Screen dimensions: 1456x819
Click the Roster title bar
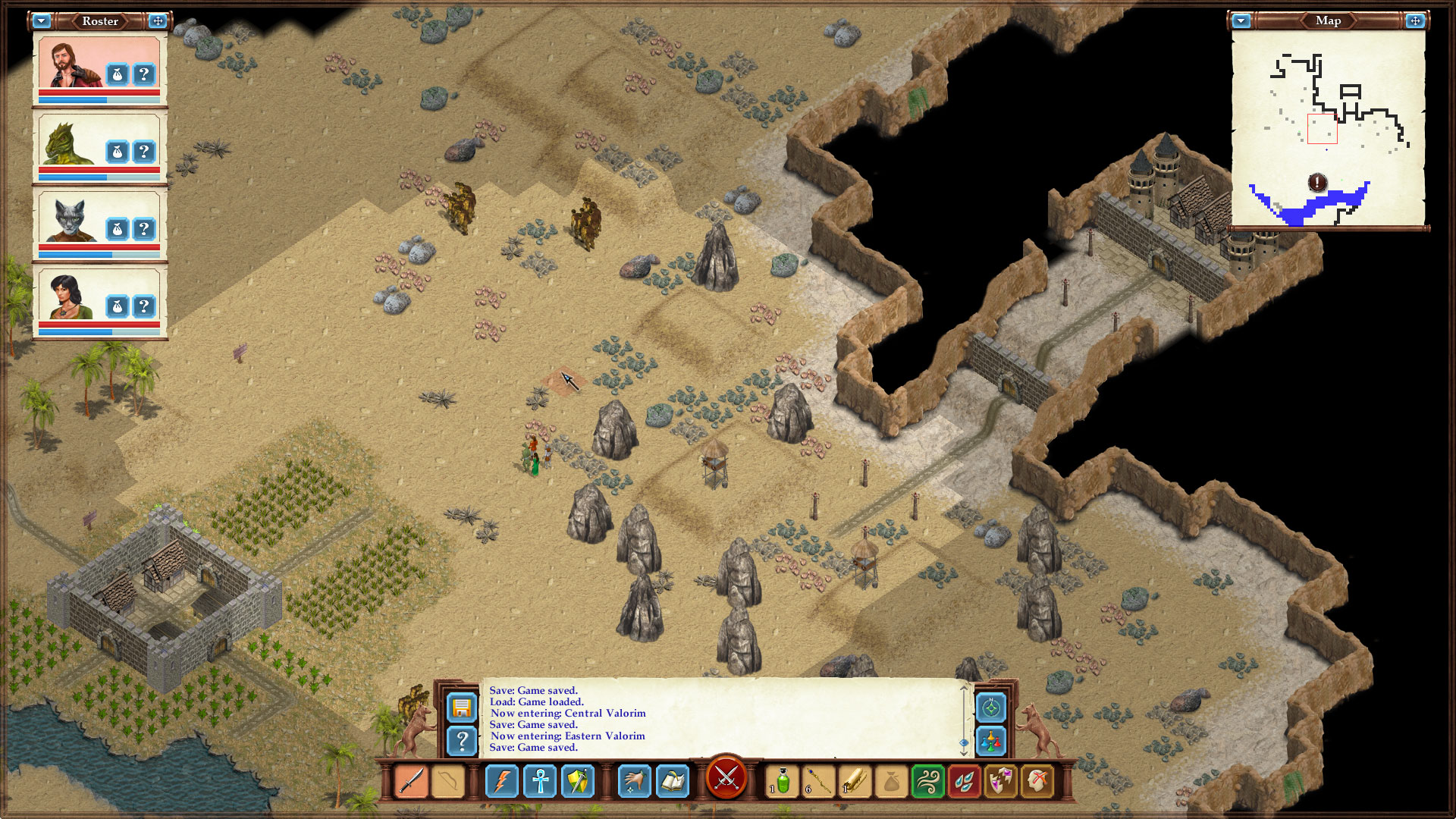click(x=99, y=21)
